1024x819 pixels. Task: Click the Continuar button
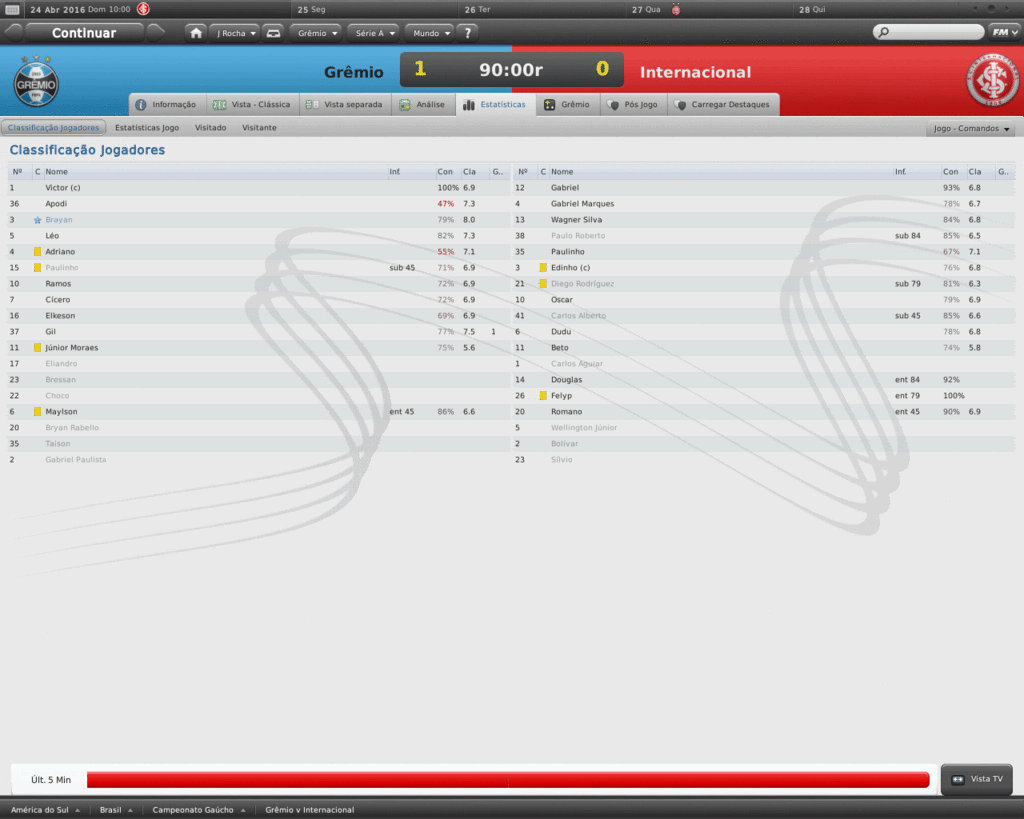(x=84, y=33)
